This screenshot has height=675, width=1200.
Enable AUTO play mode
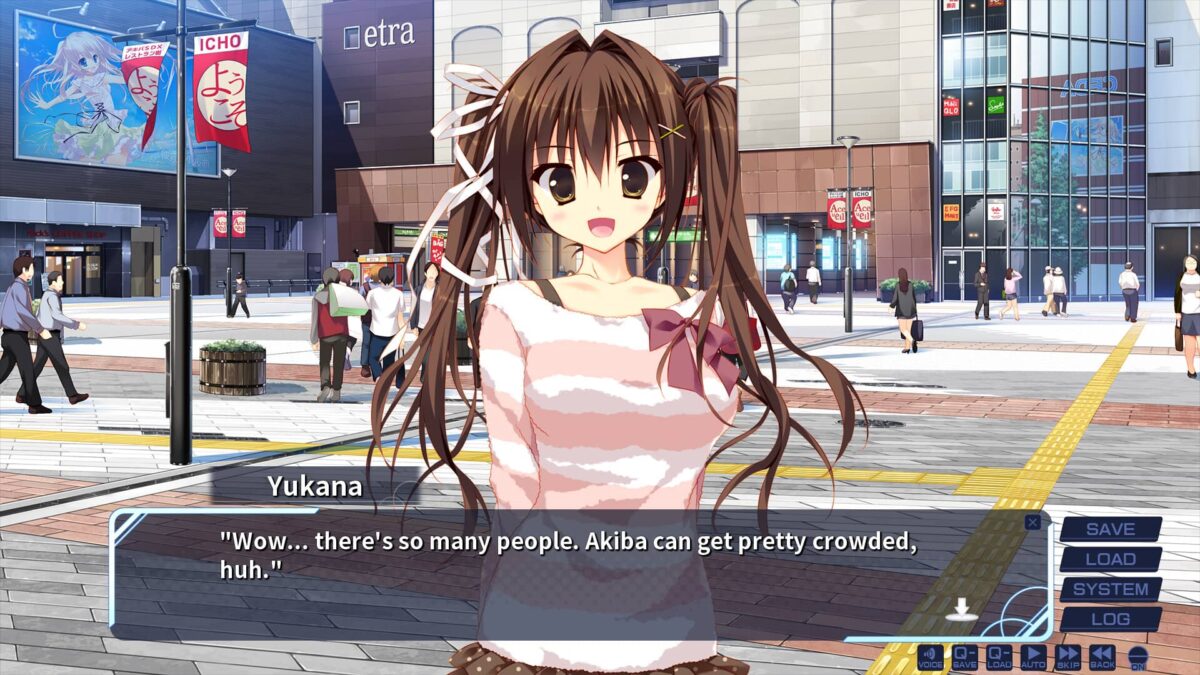click(x=1033, y=657)
